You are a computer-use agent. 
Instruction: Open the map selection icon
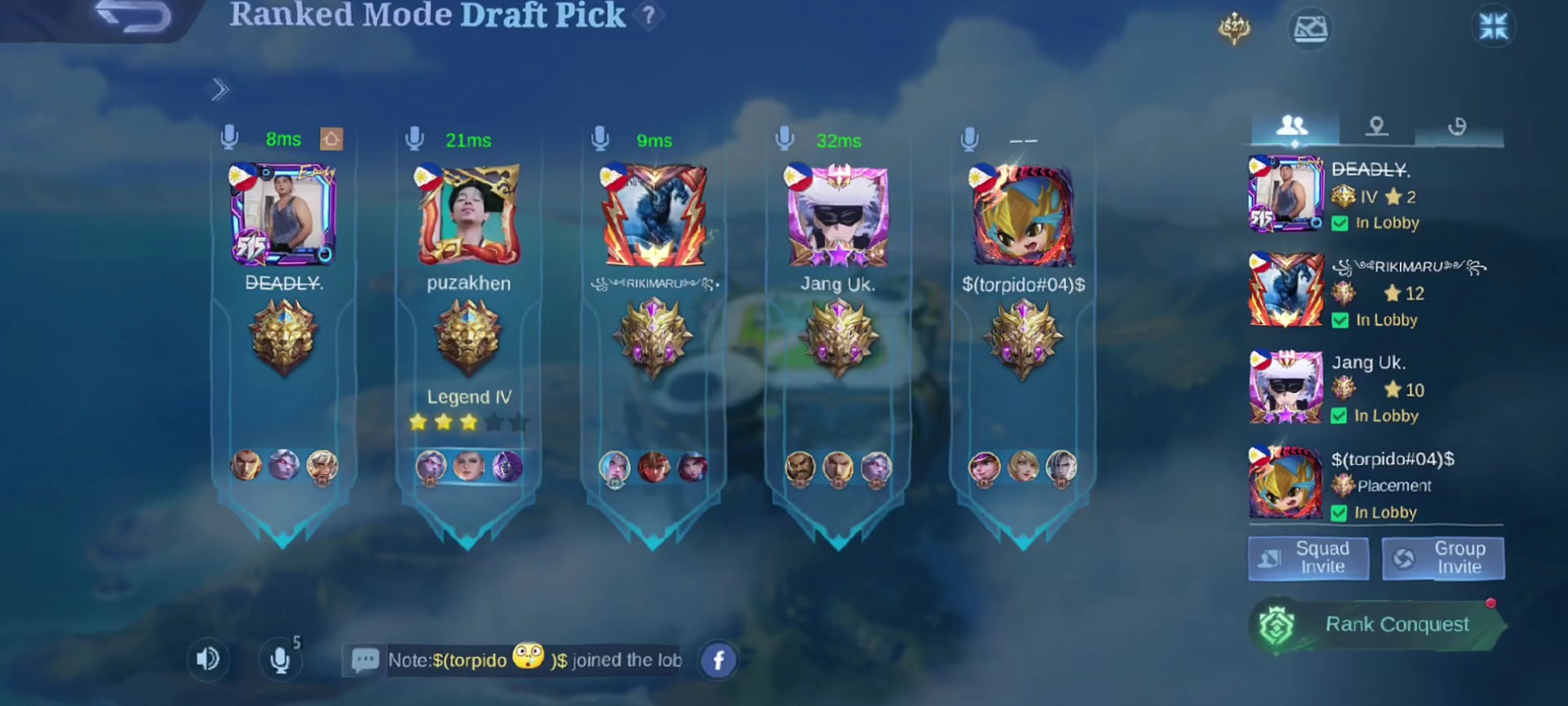pos(1310,29)
